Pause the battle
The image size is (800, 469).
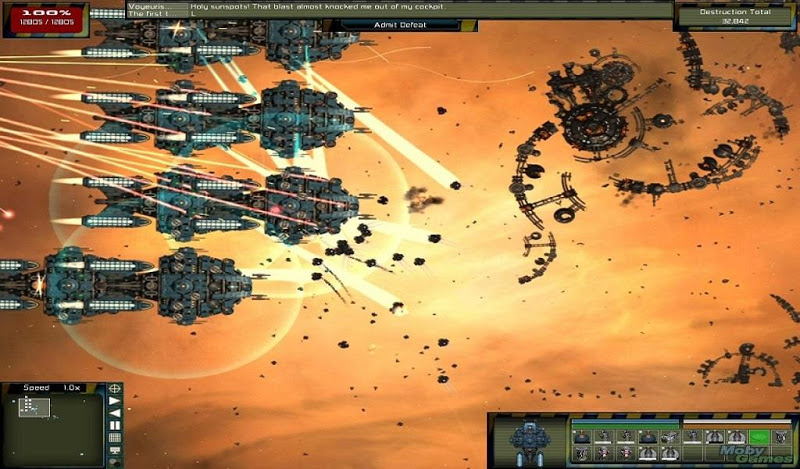(x=115, y=425)
